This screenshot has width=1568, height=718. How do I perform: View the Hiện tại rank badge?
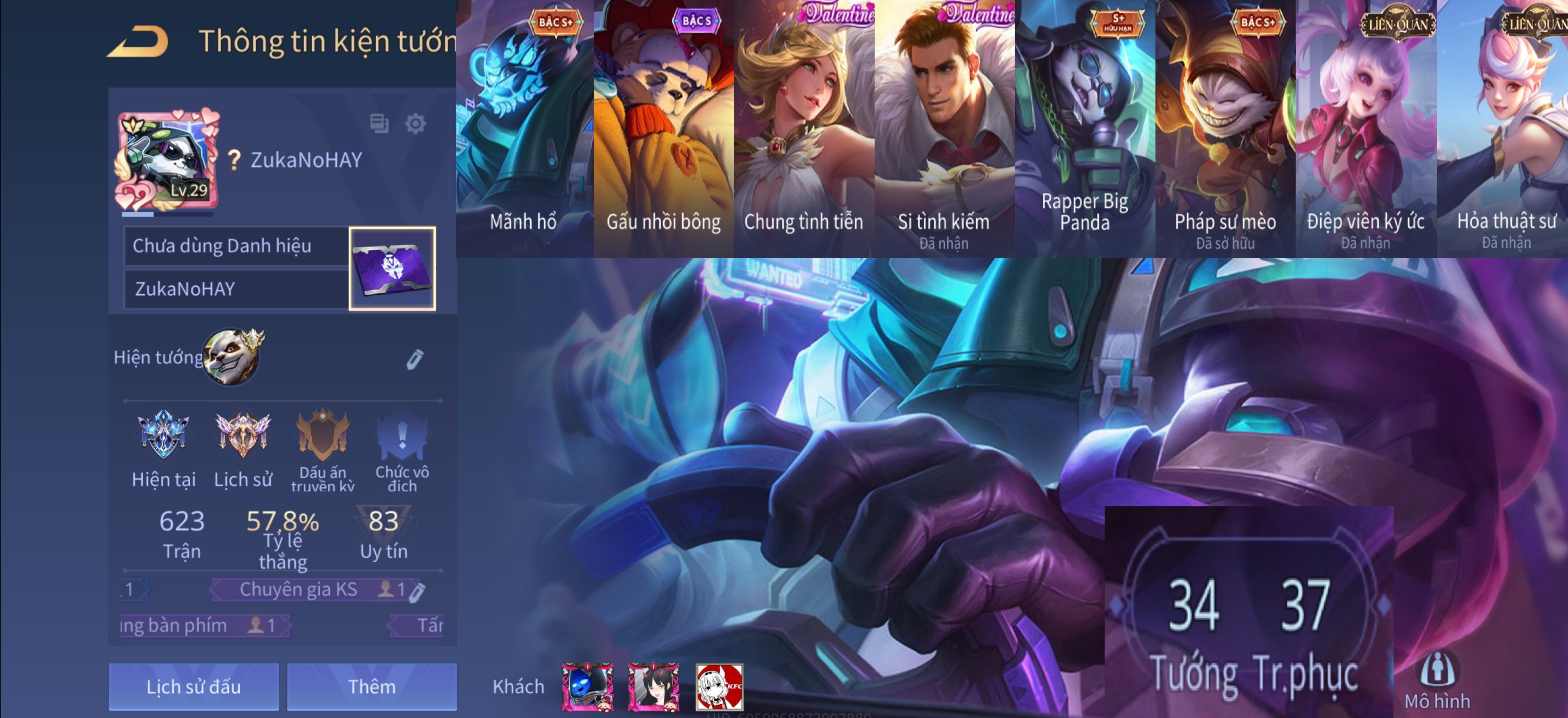163,434
